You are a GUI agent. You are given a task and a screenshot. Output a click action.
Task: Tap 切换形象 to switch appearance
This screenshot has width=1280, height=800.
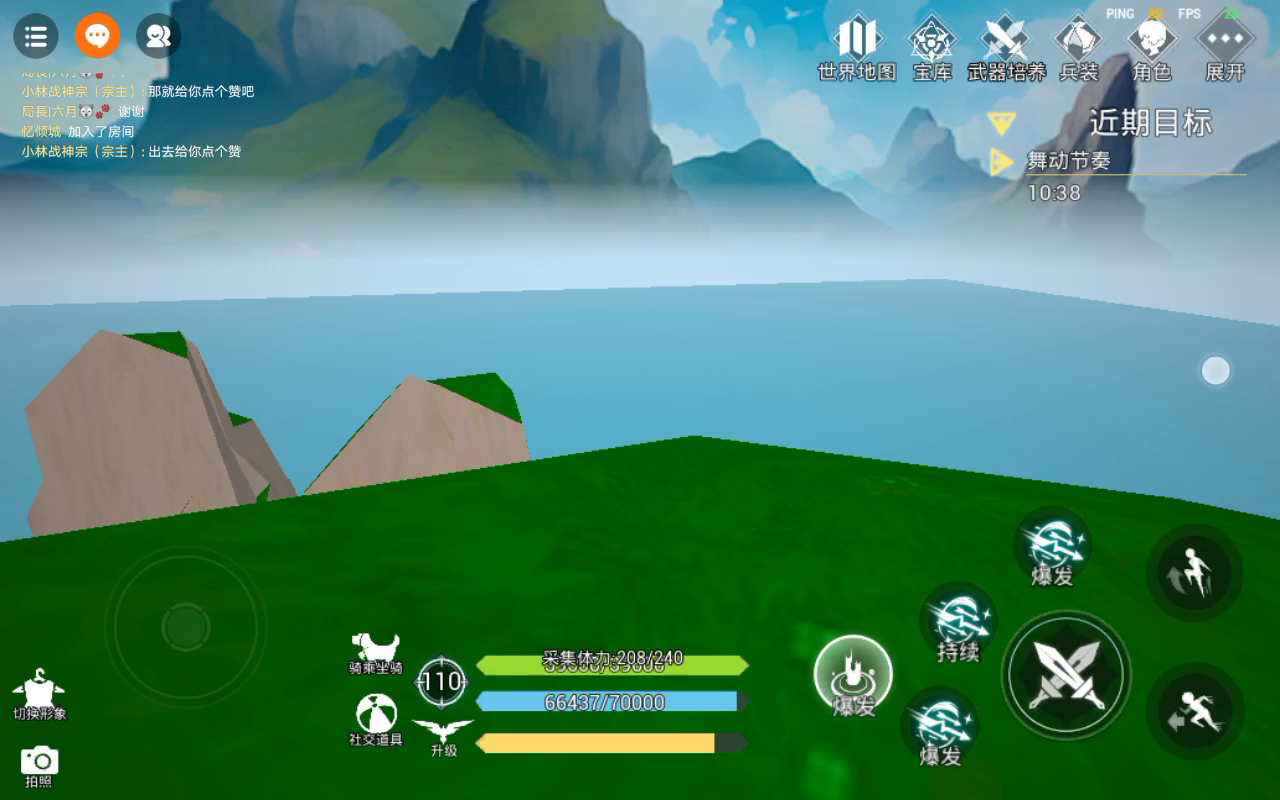coord(39,695)
